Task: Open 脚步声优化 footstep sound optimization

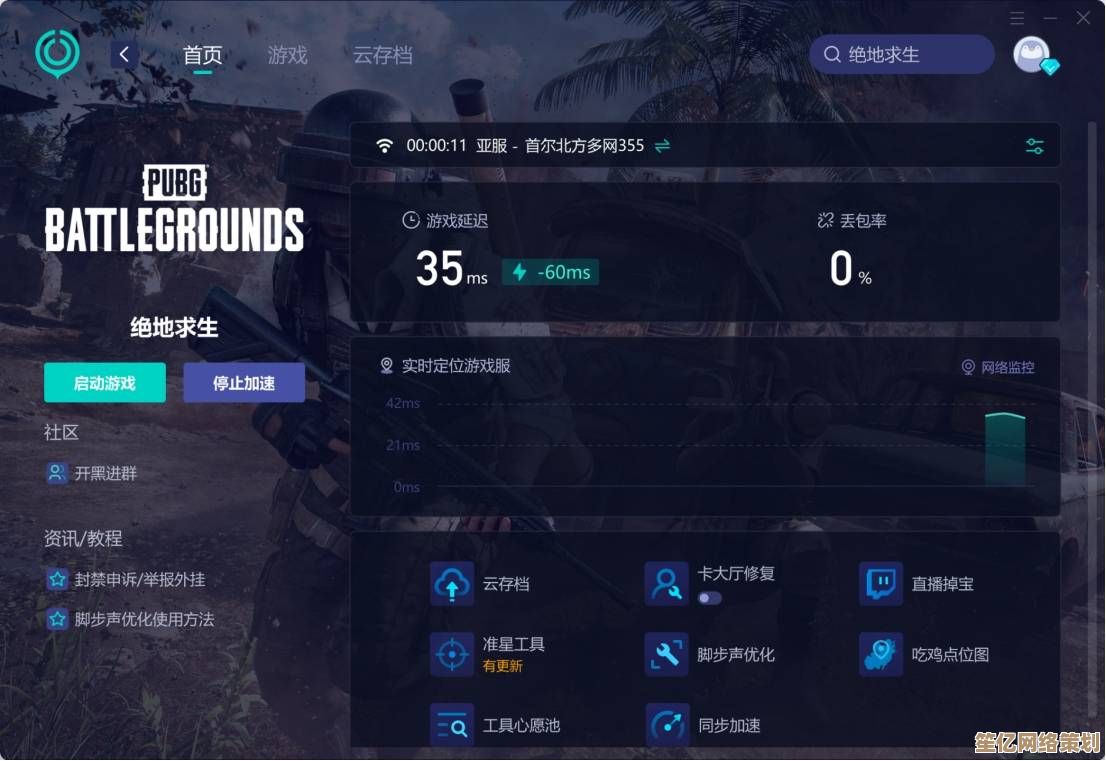Action: (666, 655)
